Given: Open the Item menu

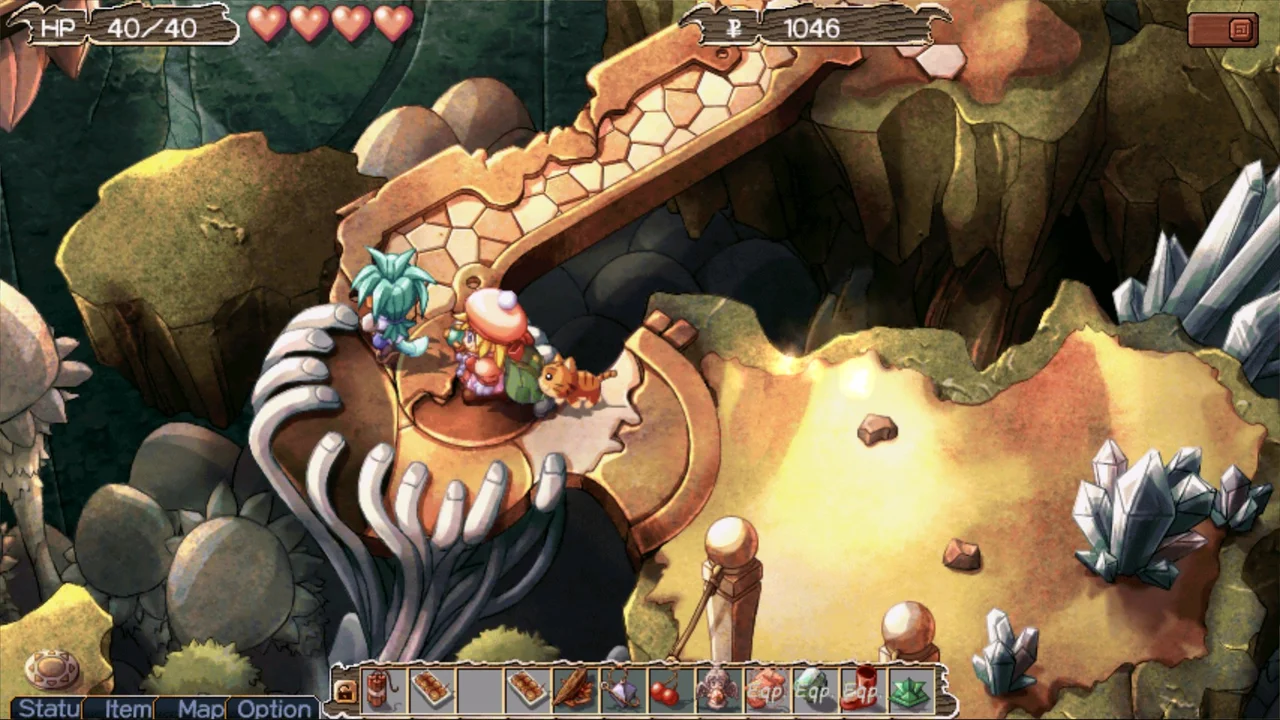Looking at the screenshot, I should (126, 709).
